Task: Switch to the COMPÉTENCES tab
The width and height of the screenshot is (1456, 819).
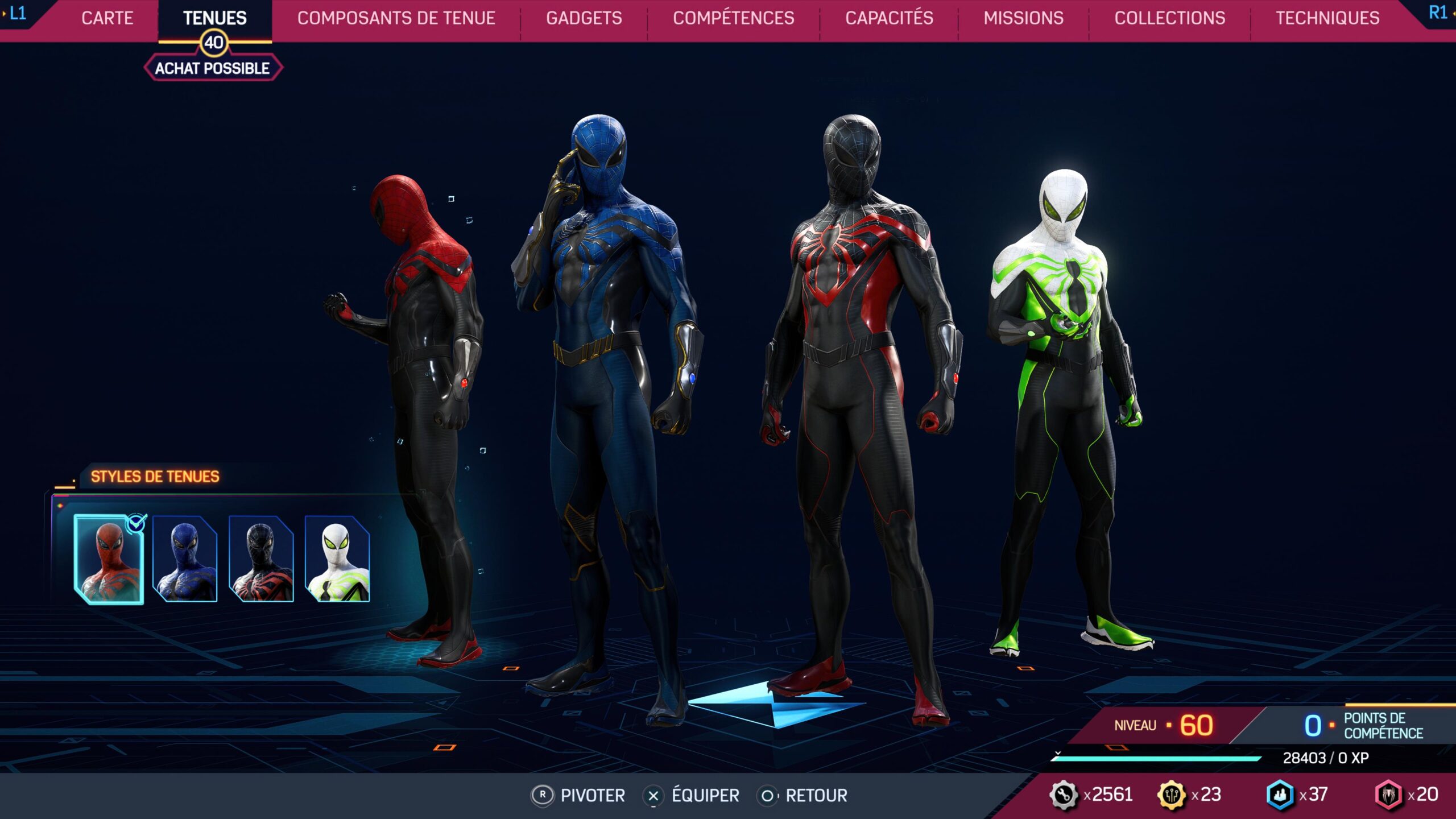Action: tap(734, 18)
